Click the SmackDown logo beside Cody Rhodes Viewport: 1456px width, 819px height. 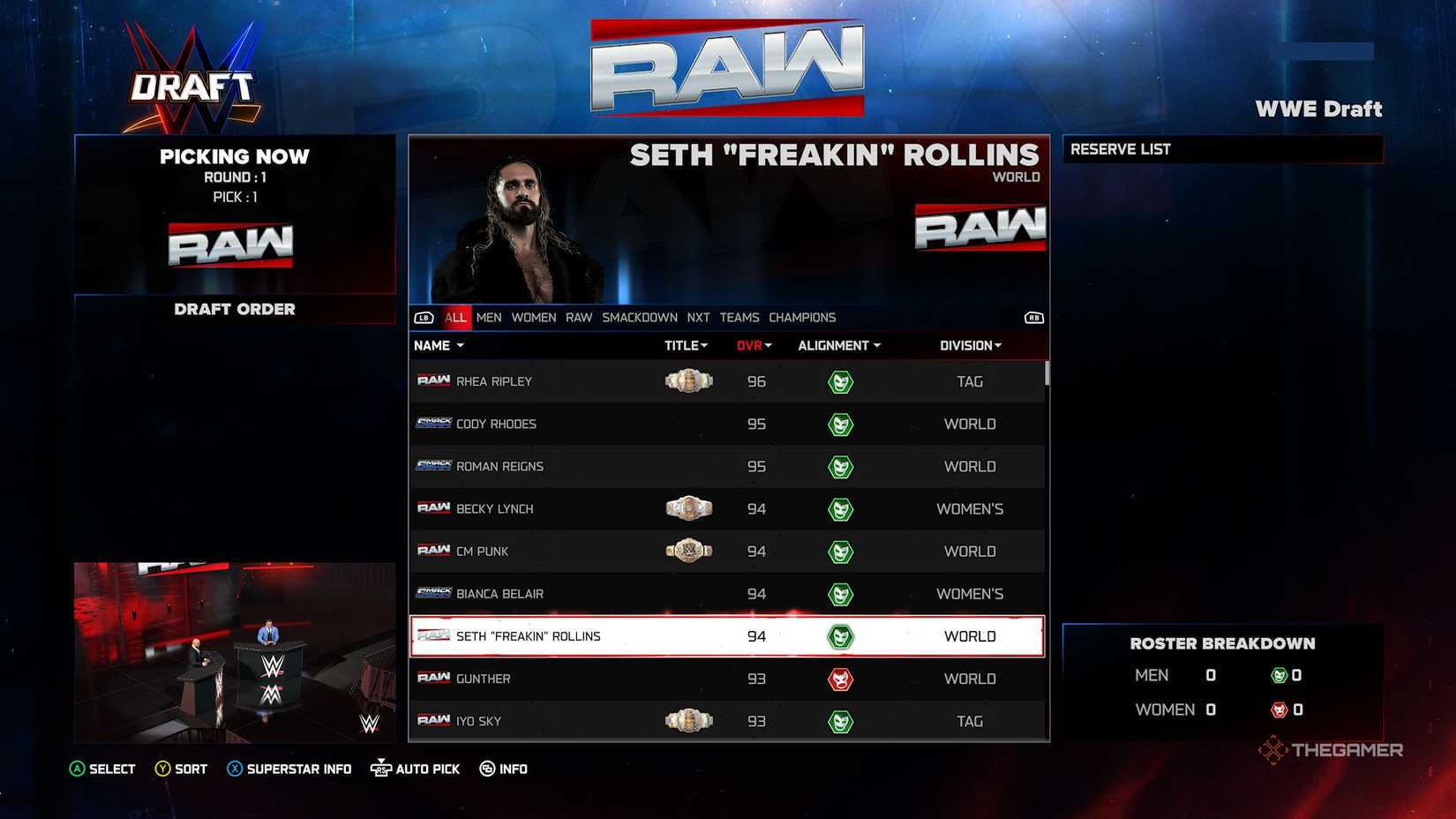pos(432,424)
